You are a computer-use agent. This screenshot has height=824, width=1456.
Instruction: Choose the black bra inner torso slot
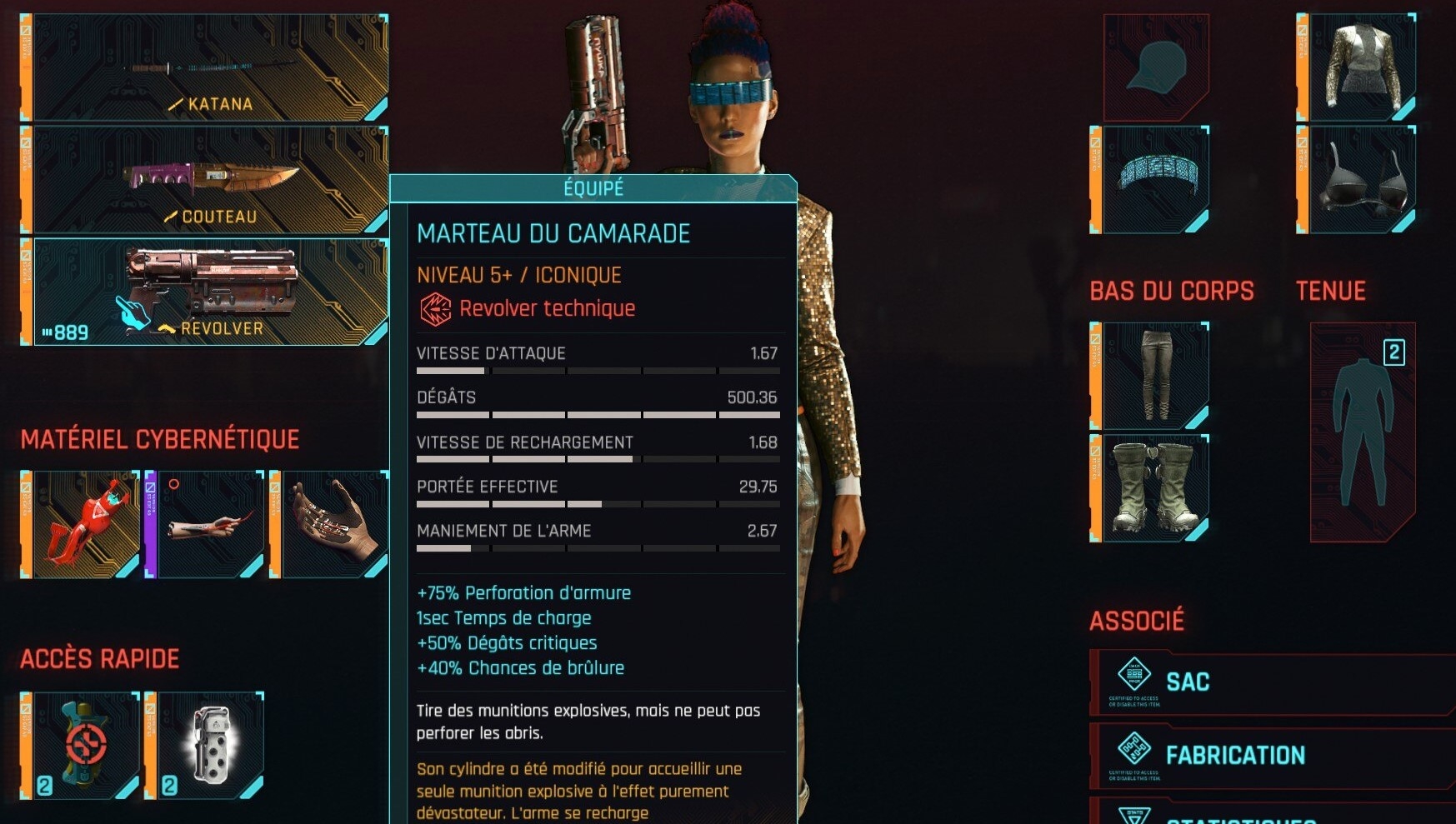point(1362,180)
